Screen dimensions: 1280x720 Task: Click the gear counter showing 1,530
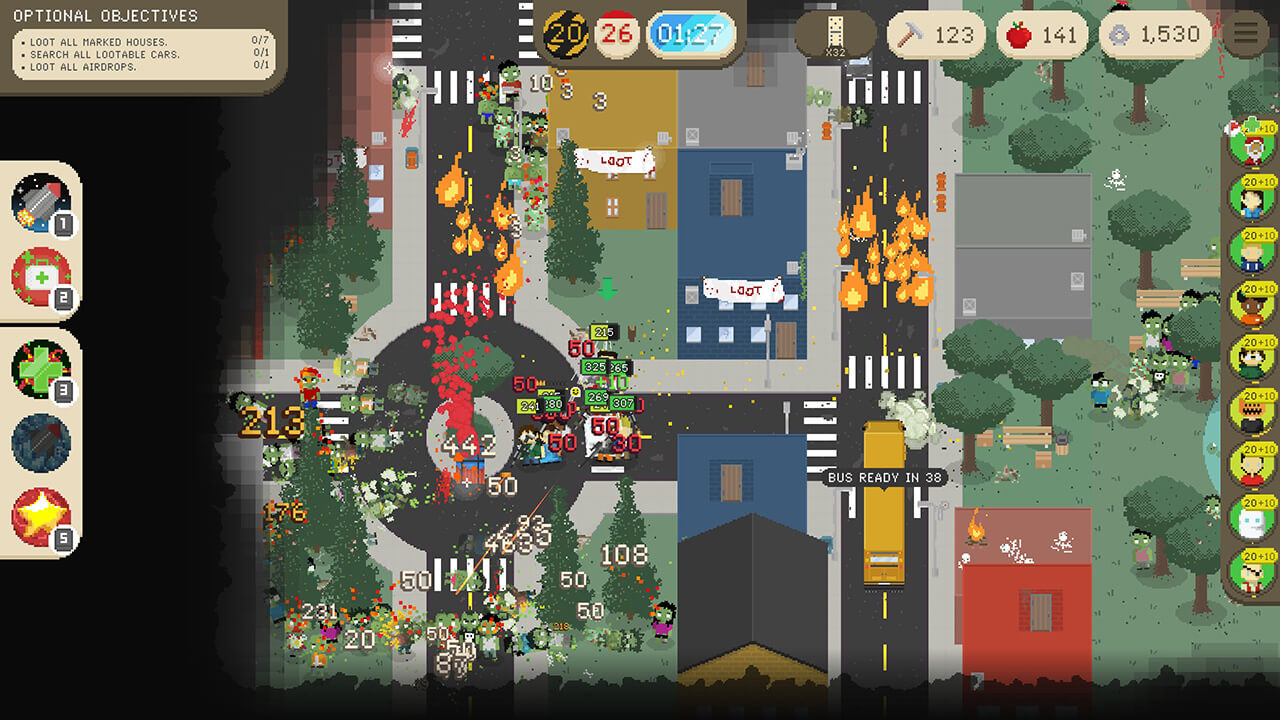point(1155,34)
